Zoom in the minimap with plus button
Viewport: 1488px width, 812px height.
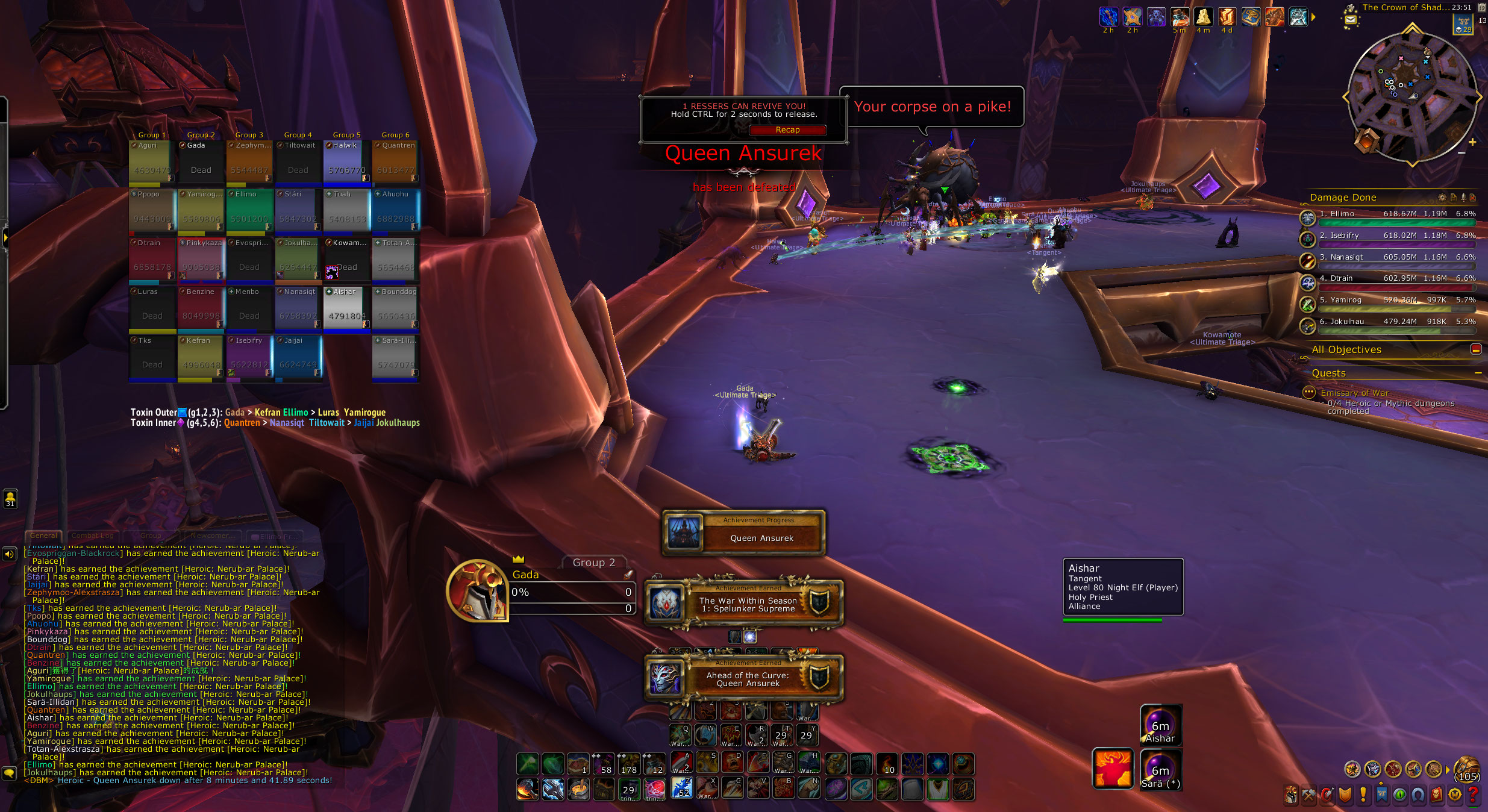pos(1472,142)
